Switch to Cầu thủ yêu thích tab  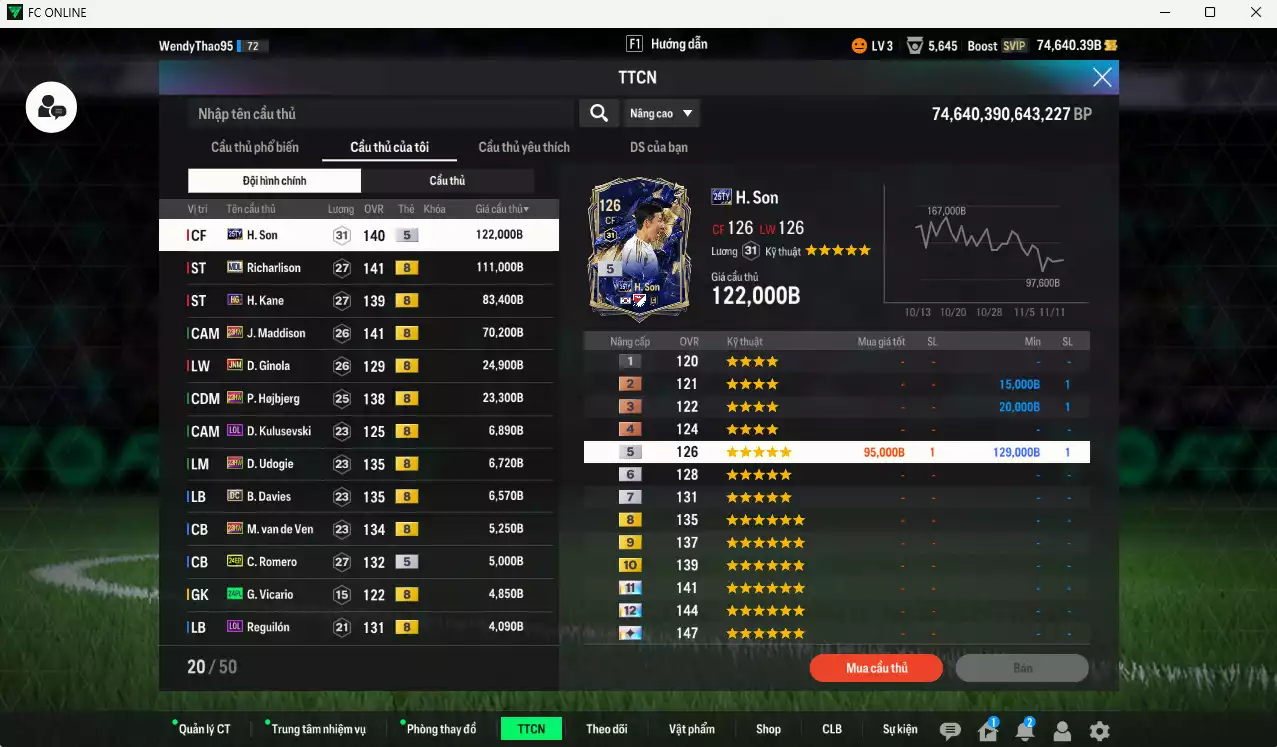[524, 147]
